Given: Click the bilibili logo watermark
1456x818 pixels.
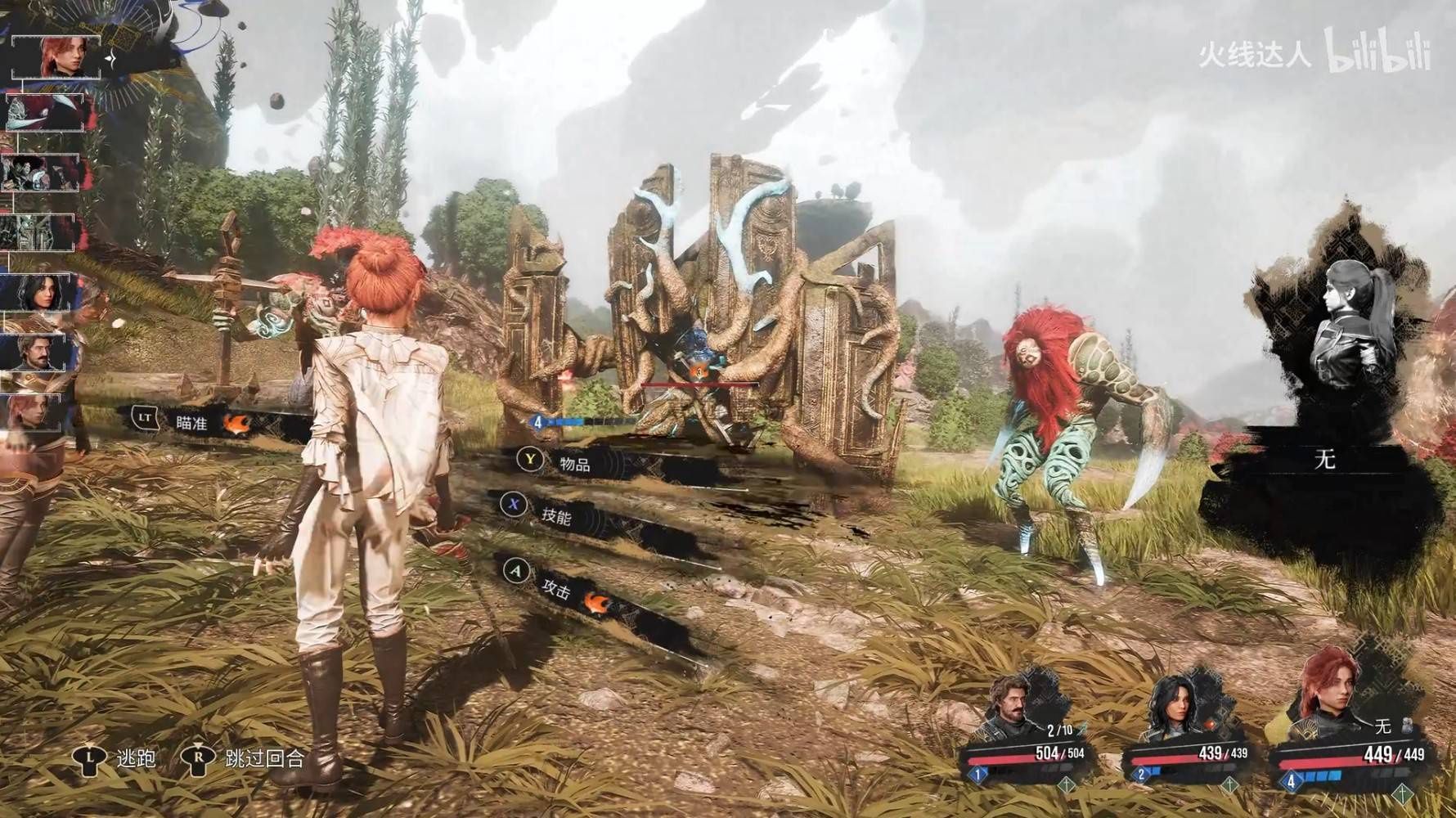Looking at the screenshot, I should point(1377,52).
